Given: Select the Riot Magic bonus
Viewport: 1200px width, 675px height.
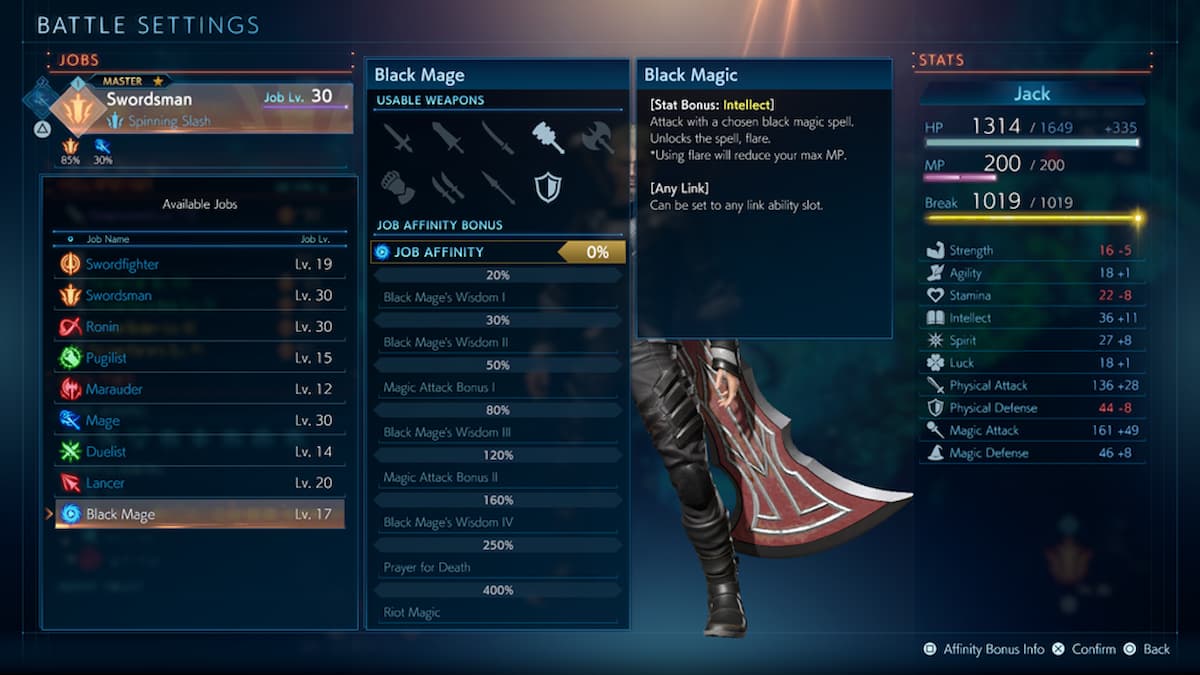Looking at the screenshot, I should (498, 612).
